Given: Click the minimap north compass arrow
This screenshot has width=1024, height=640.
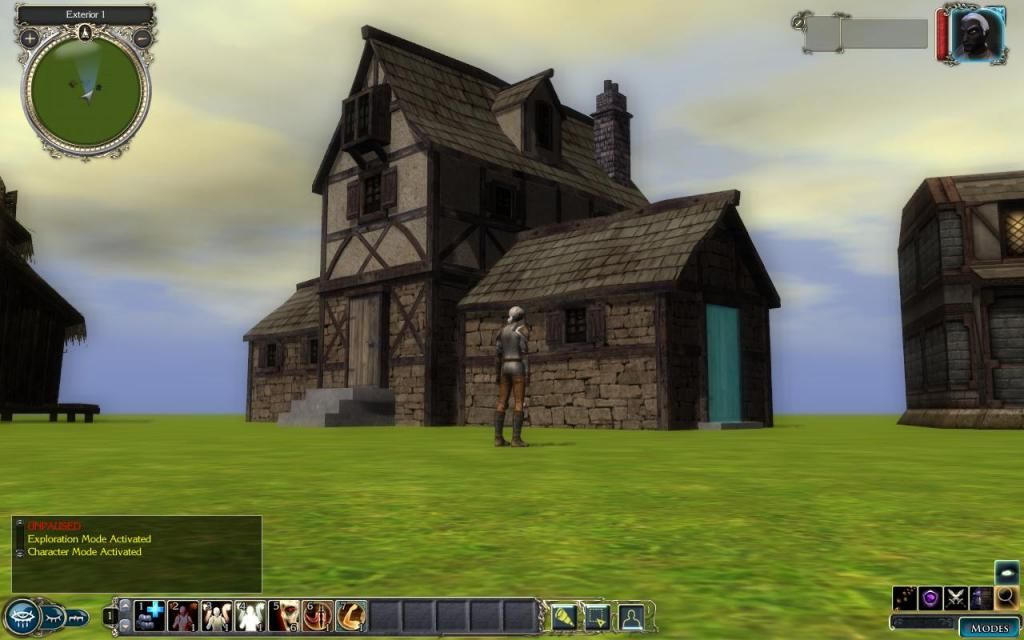Looking at the screenshot, I should point(86,33).
